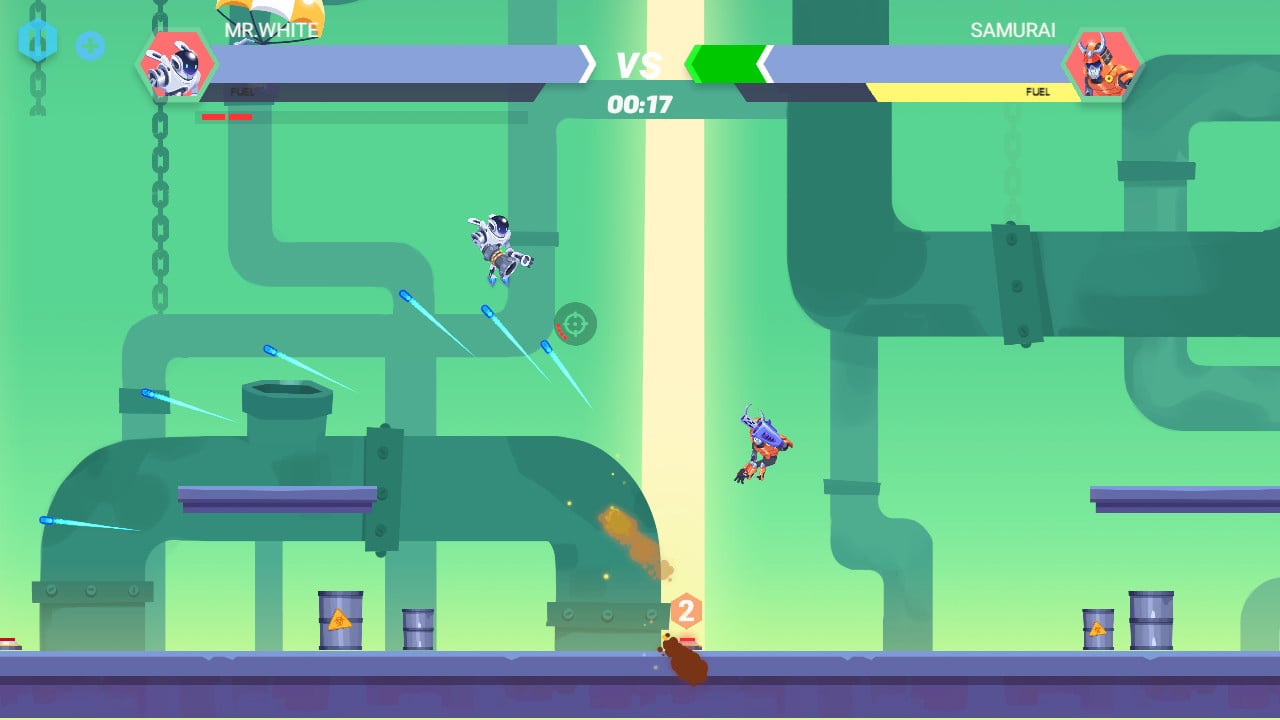Tap SAMURAI's yellow FUEL gauge
This screenshot has height=720, width=1280.
(1038, 91)
